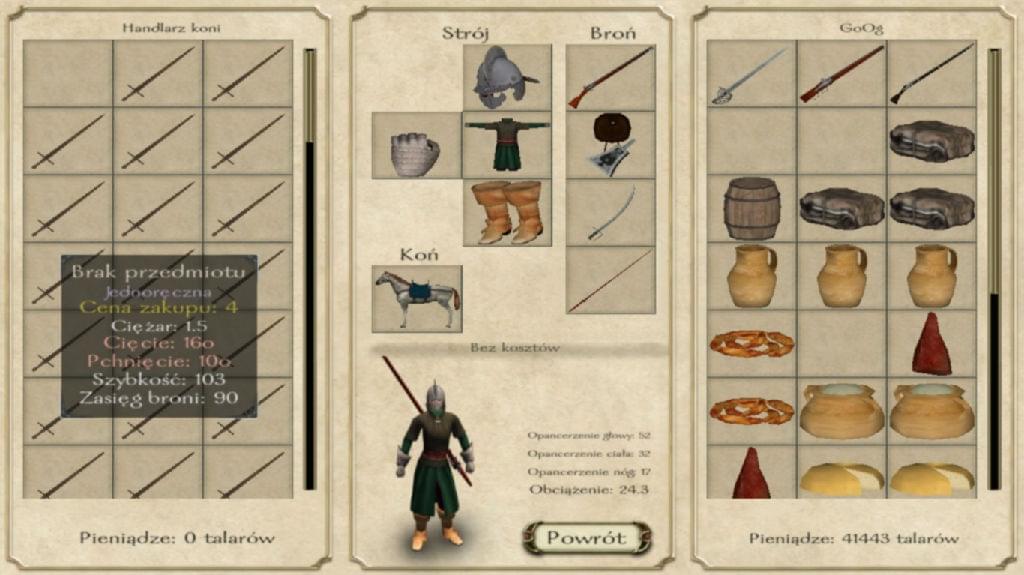Pick the long lance weapon slot

tap(610, 281)
